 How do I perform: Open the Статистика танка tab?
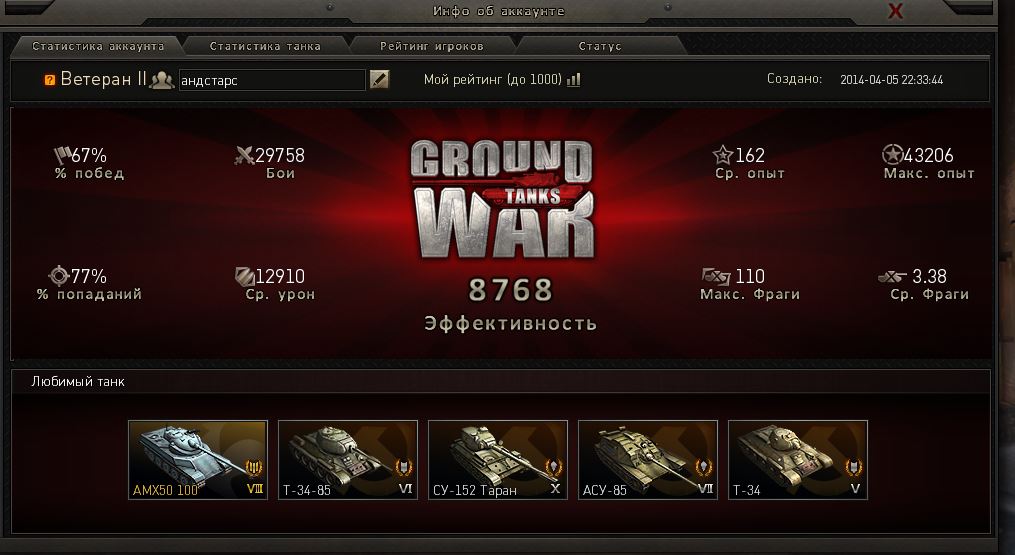point(265,46)
